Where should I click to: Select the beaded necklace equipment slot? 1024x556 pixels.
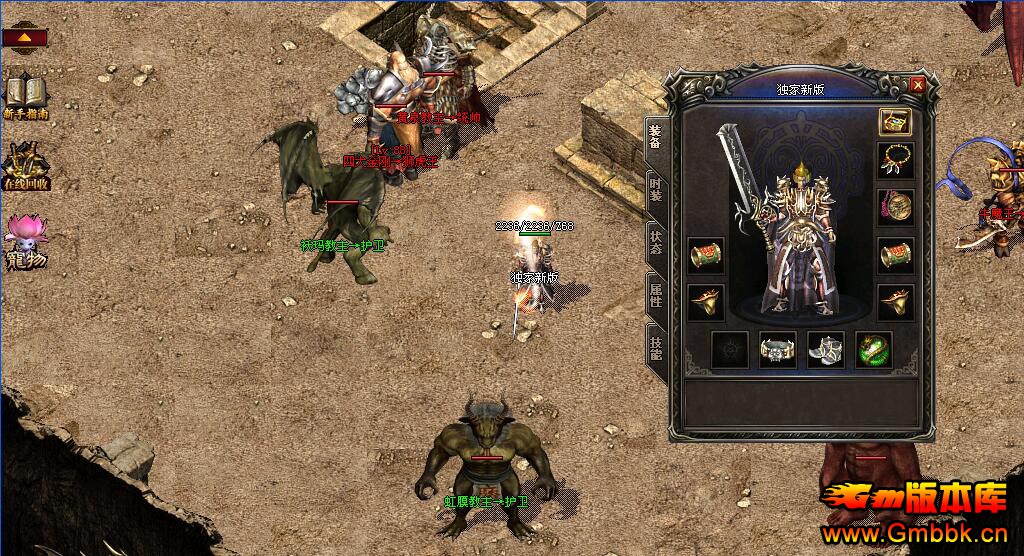point(894,160)
